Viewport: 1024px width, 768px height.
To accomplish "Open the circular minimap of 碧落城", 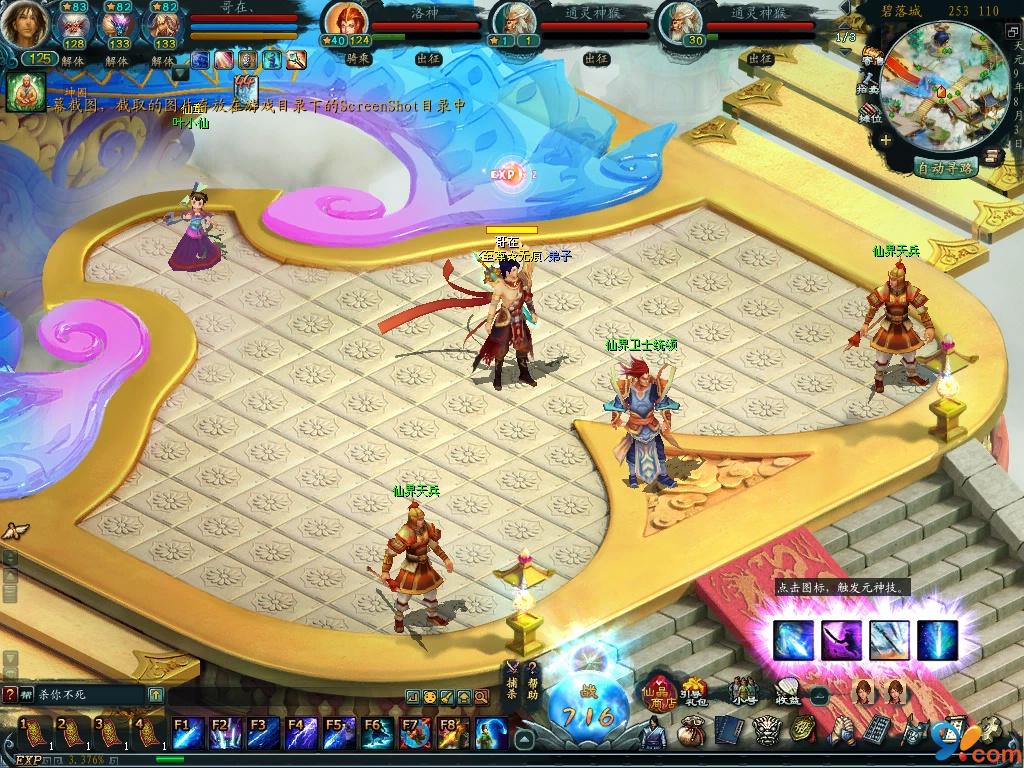I will tap(944, 85).
